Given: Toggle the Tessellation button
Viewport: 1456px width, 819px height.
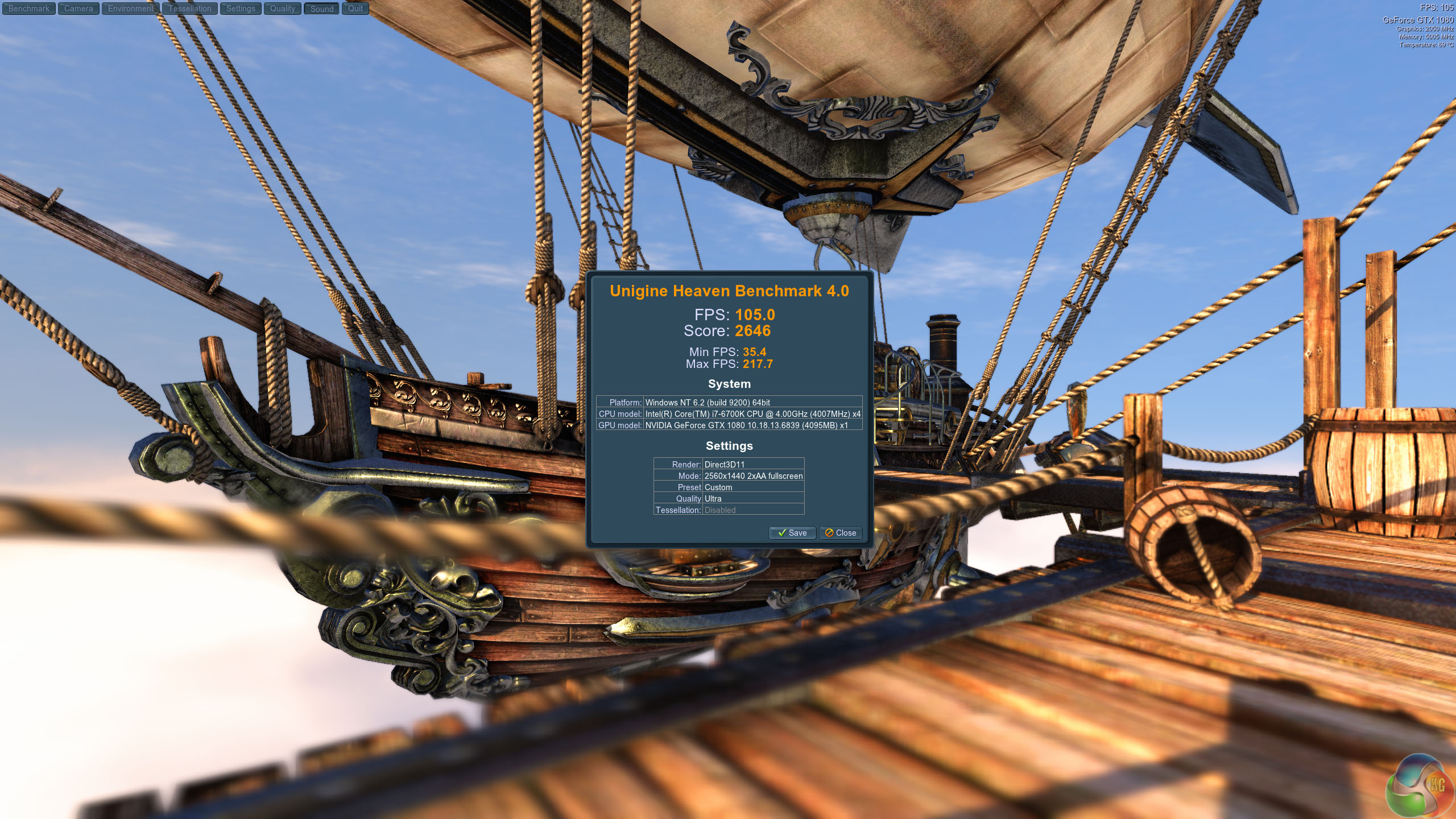Looking at the screenshot, I should (x=189, y=9).
